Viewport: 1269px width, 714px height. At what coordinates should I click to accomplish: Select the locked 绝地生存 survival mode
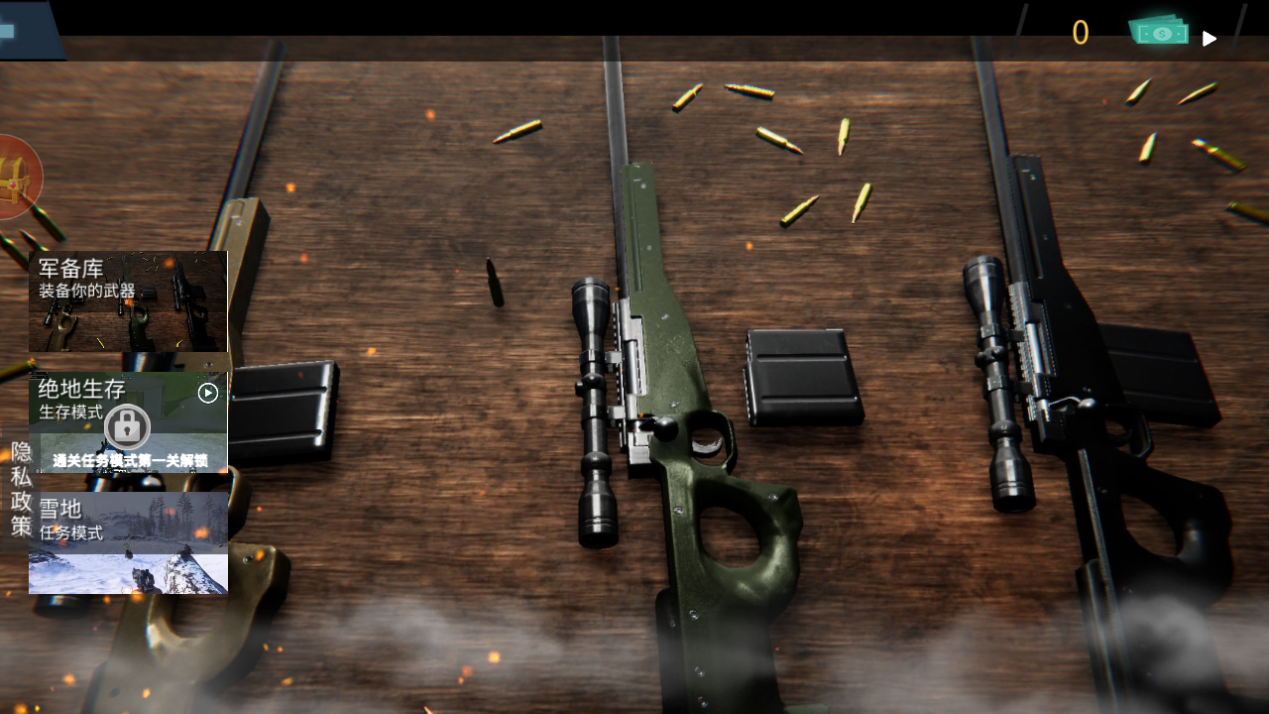pyautogui.click(x=127, y=424)
